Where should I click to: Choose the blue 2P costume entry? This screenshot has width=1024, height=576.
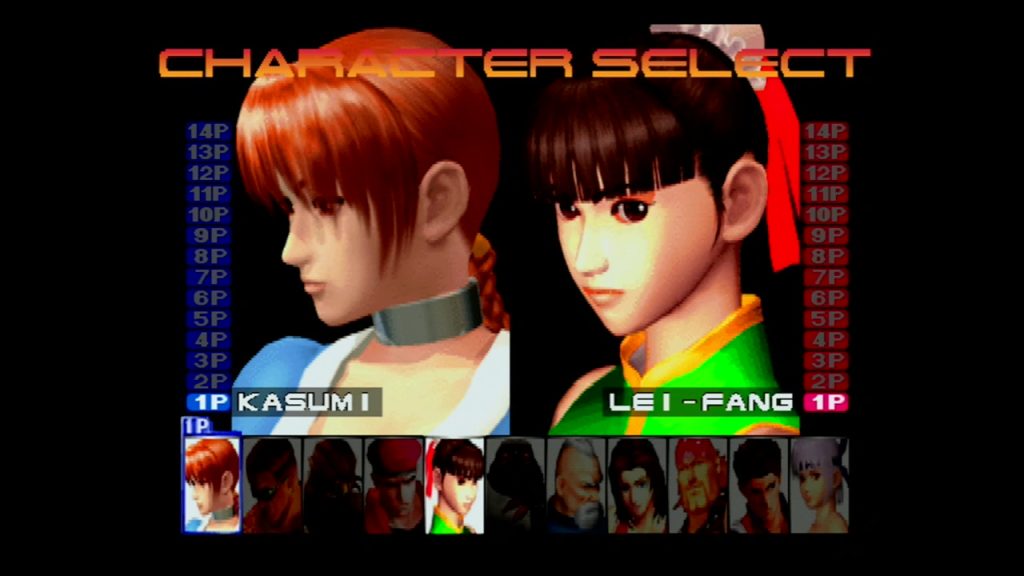[x=208, y=381]
